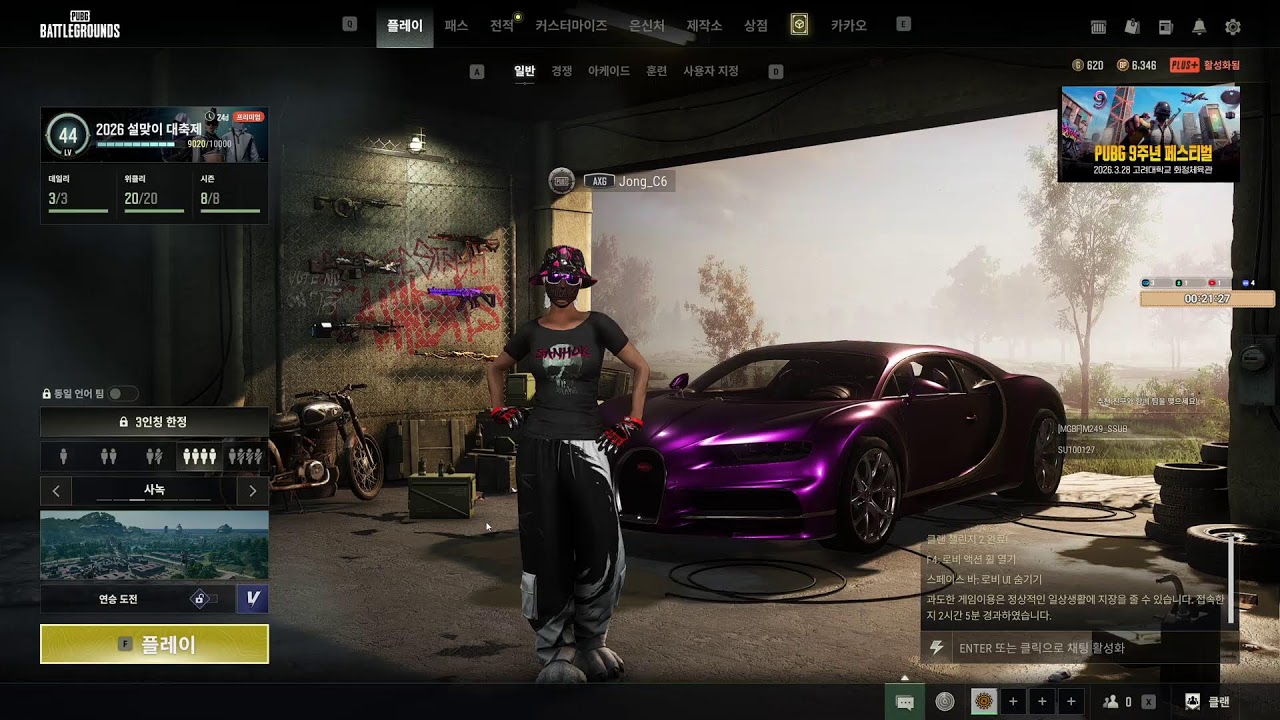The image size is (1280, 720).
Task: Open the 제작소 tab
Action: (704, 26)
